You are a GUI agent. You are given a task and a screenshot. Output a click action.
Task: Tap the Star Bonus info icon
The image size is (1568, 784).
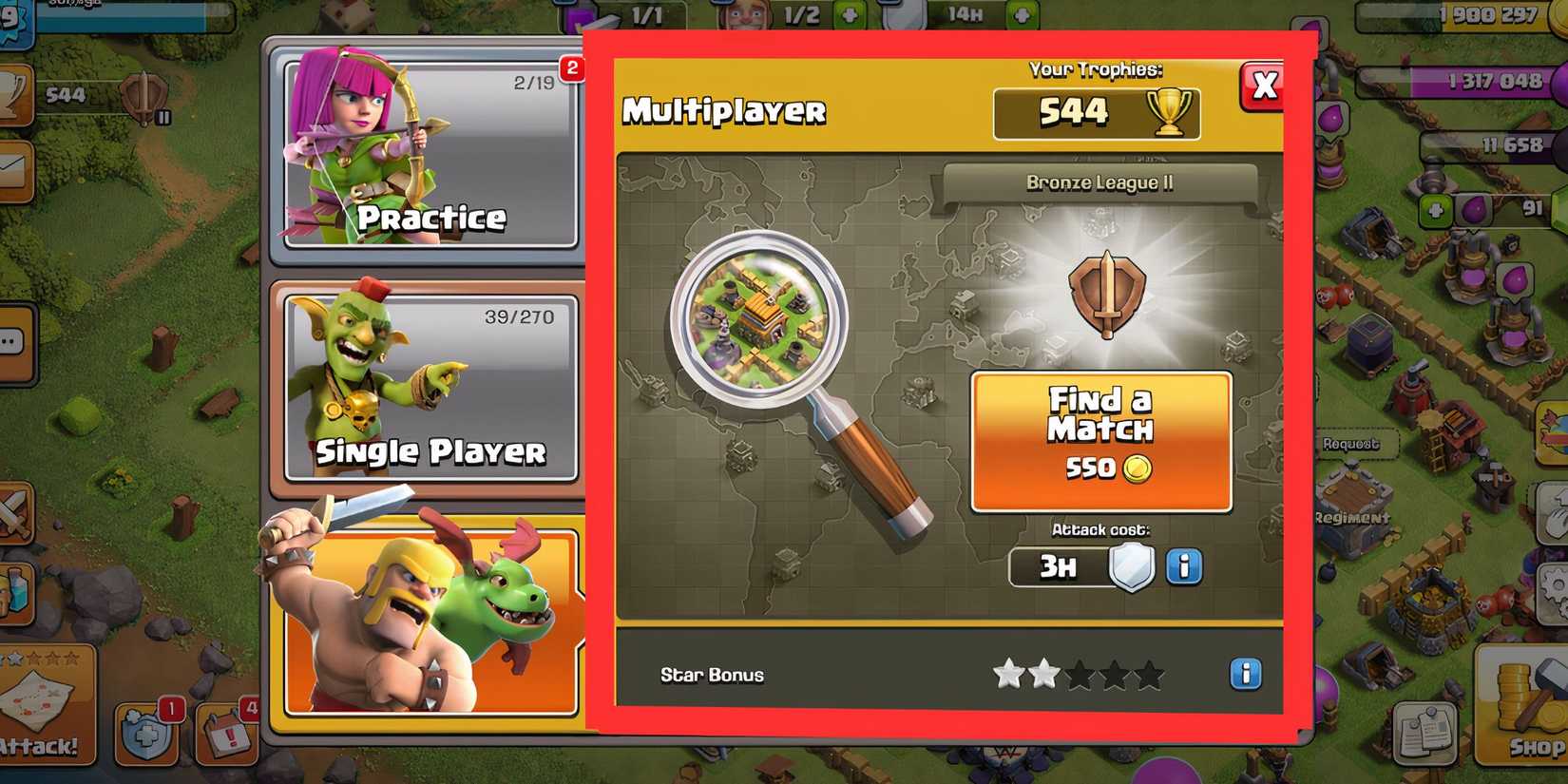(x=1246, y=675)
